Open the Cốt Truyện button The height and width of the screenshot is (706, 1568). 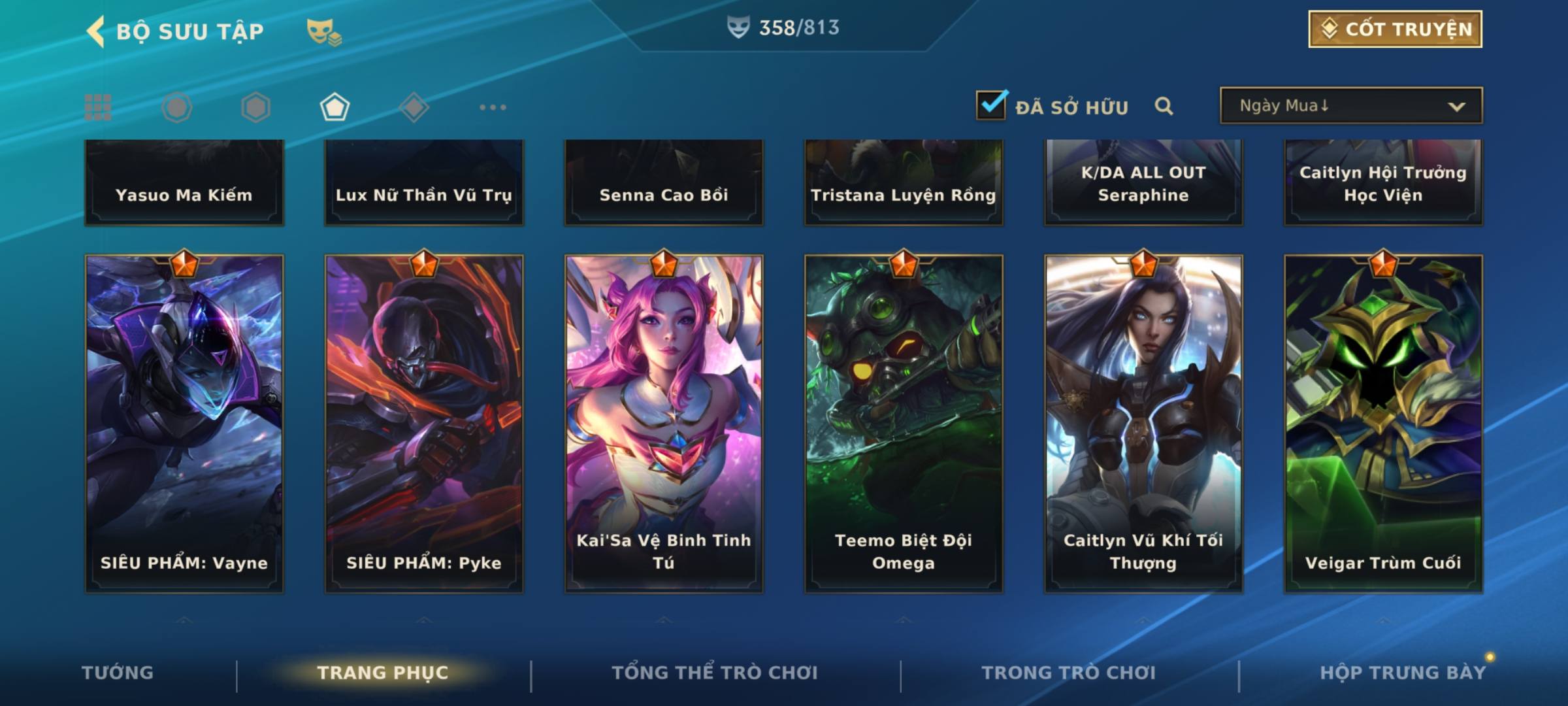point(1394,29)
